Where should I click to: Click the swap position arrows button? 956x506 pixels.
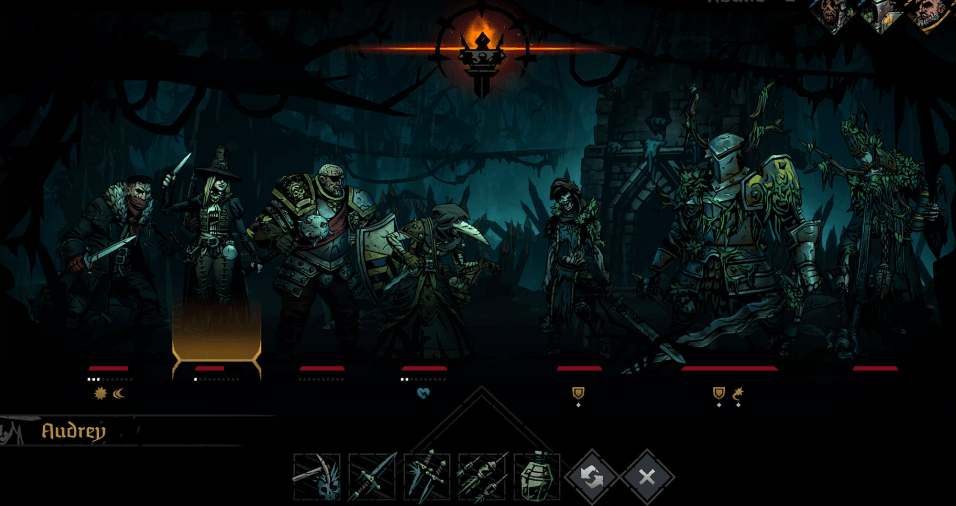point(591,477)
